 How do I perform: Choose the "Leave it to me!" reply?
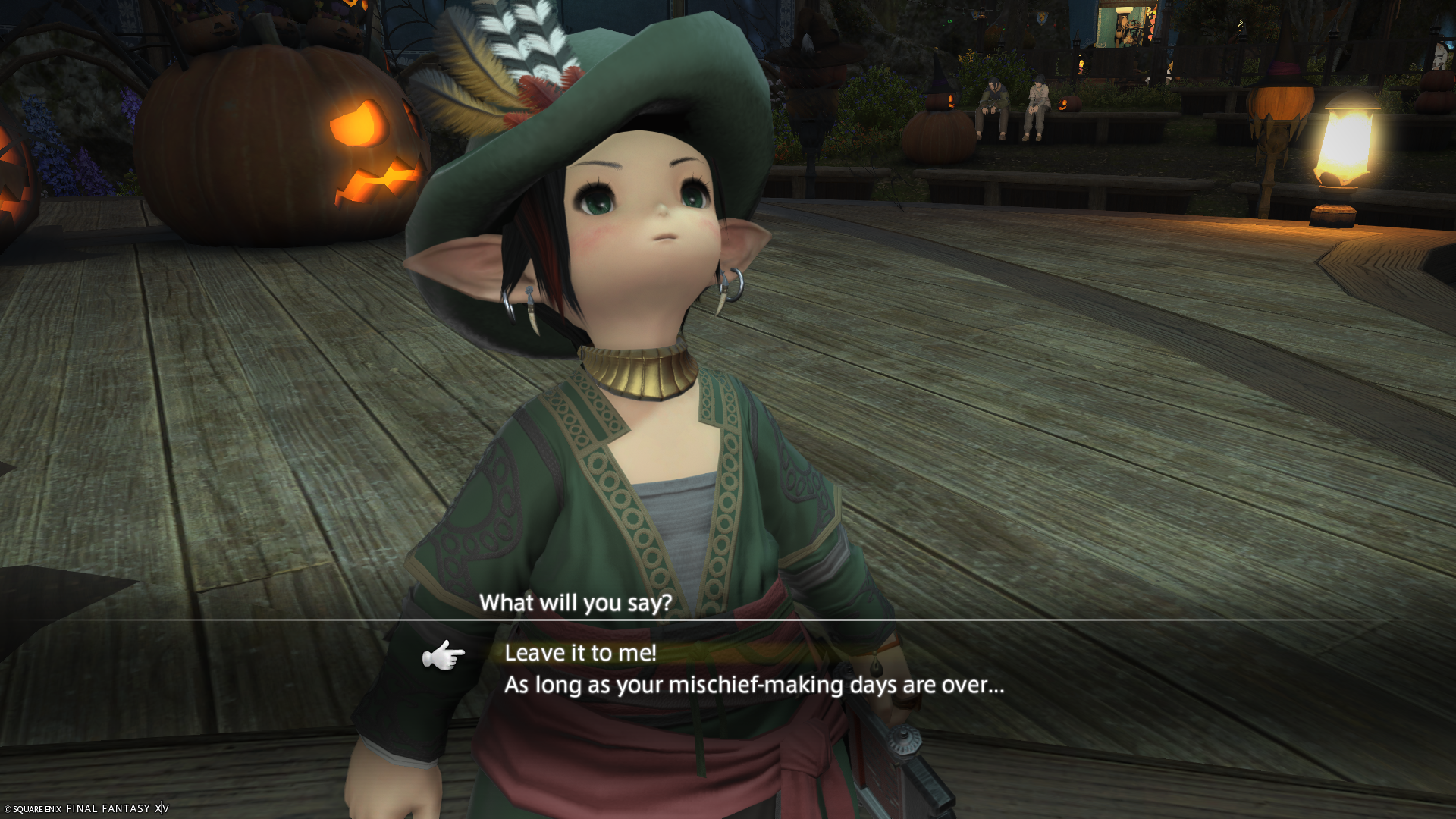581,653
